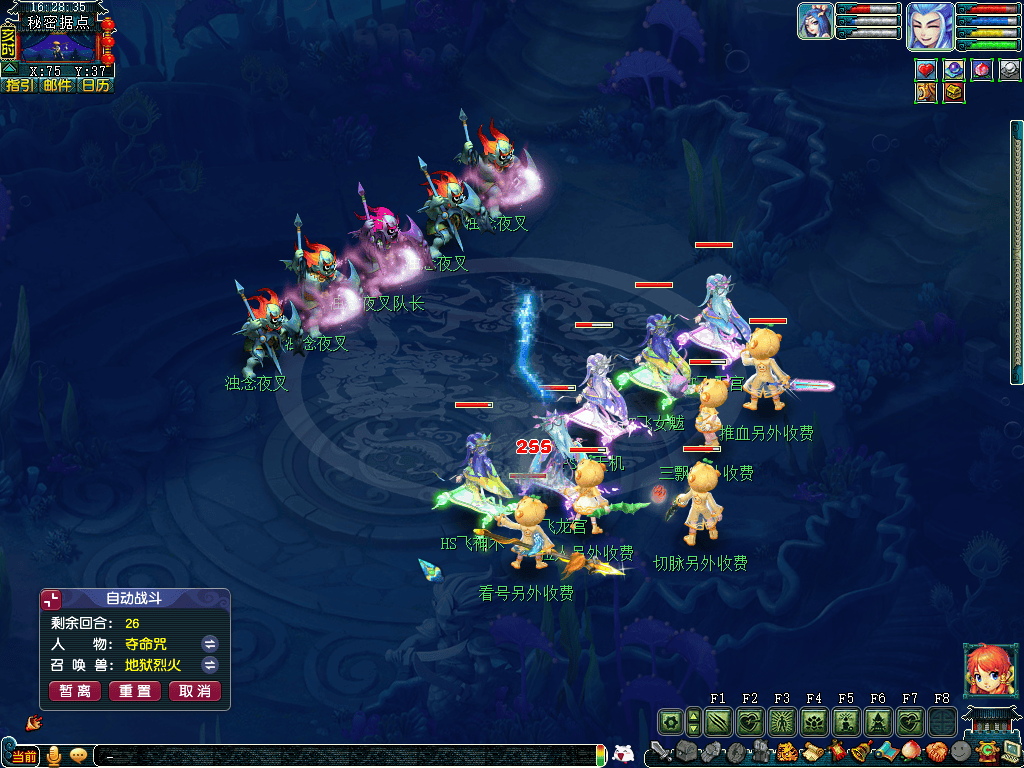The width and height of the screenshot is (1024, 768).
Task: Click the 当前 chat channel button
Action: [24, 756]
